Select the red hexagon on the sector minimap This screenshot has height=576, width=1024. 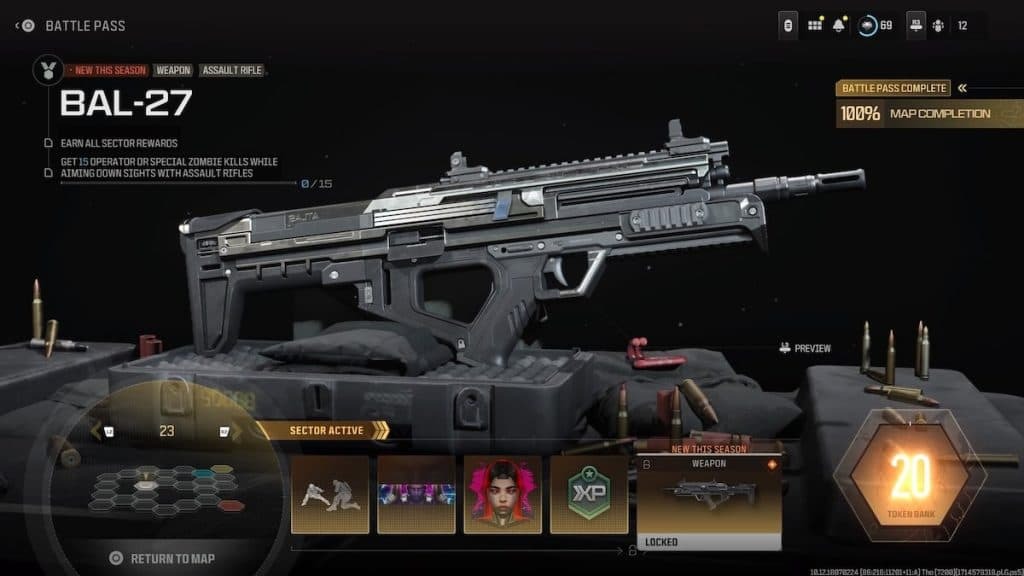tap(231, 506)
